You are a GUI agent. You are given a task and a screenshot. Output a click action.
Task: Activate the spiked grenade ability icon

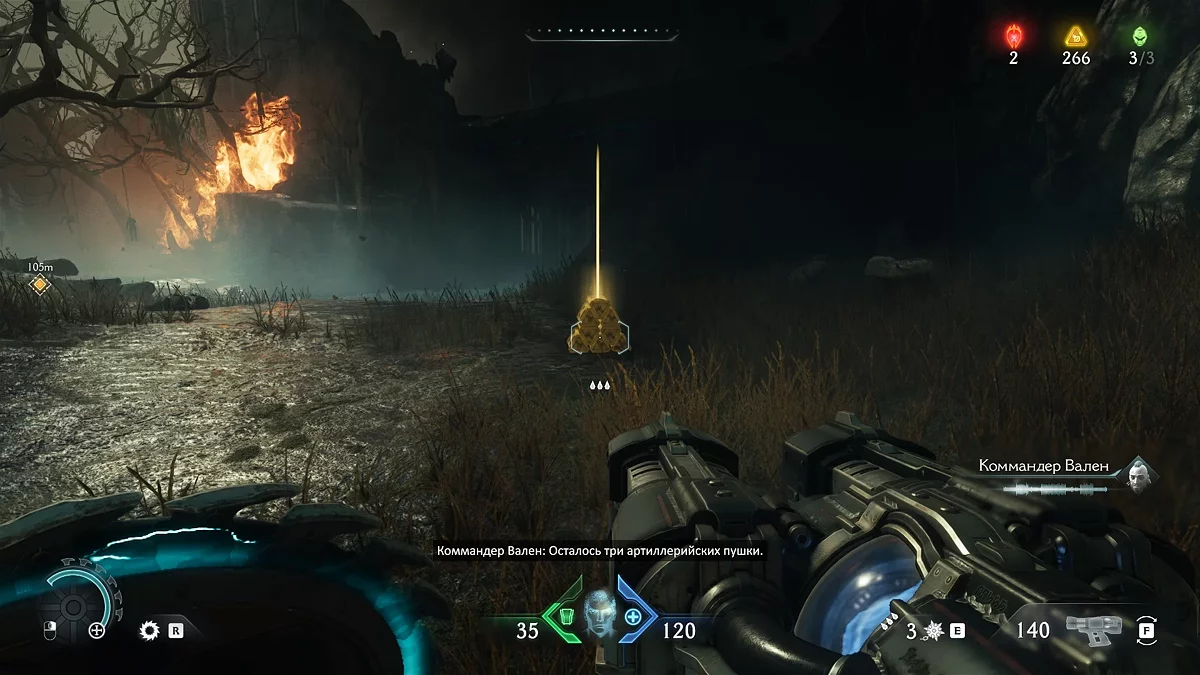[931, 630]
